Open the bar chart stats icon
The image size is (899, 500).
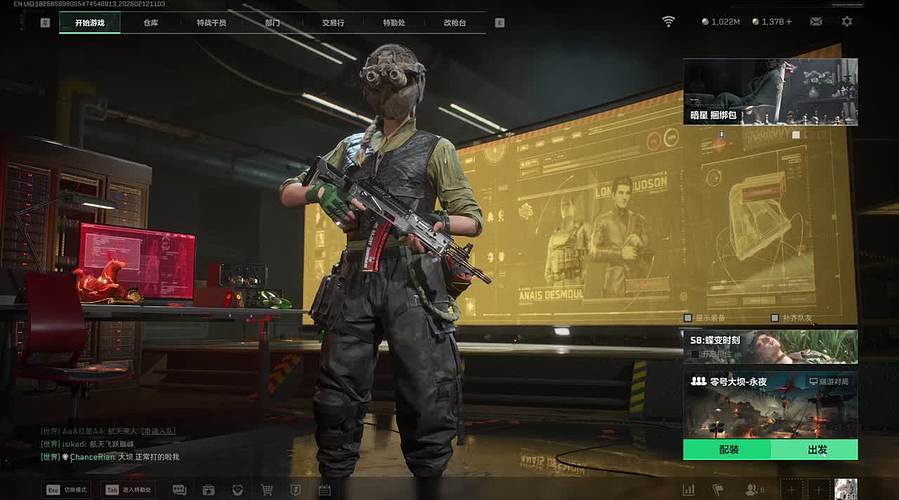coord(688,490)
